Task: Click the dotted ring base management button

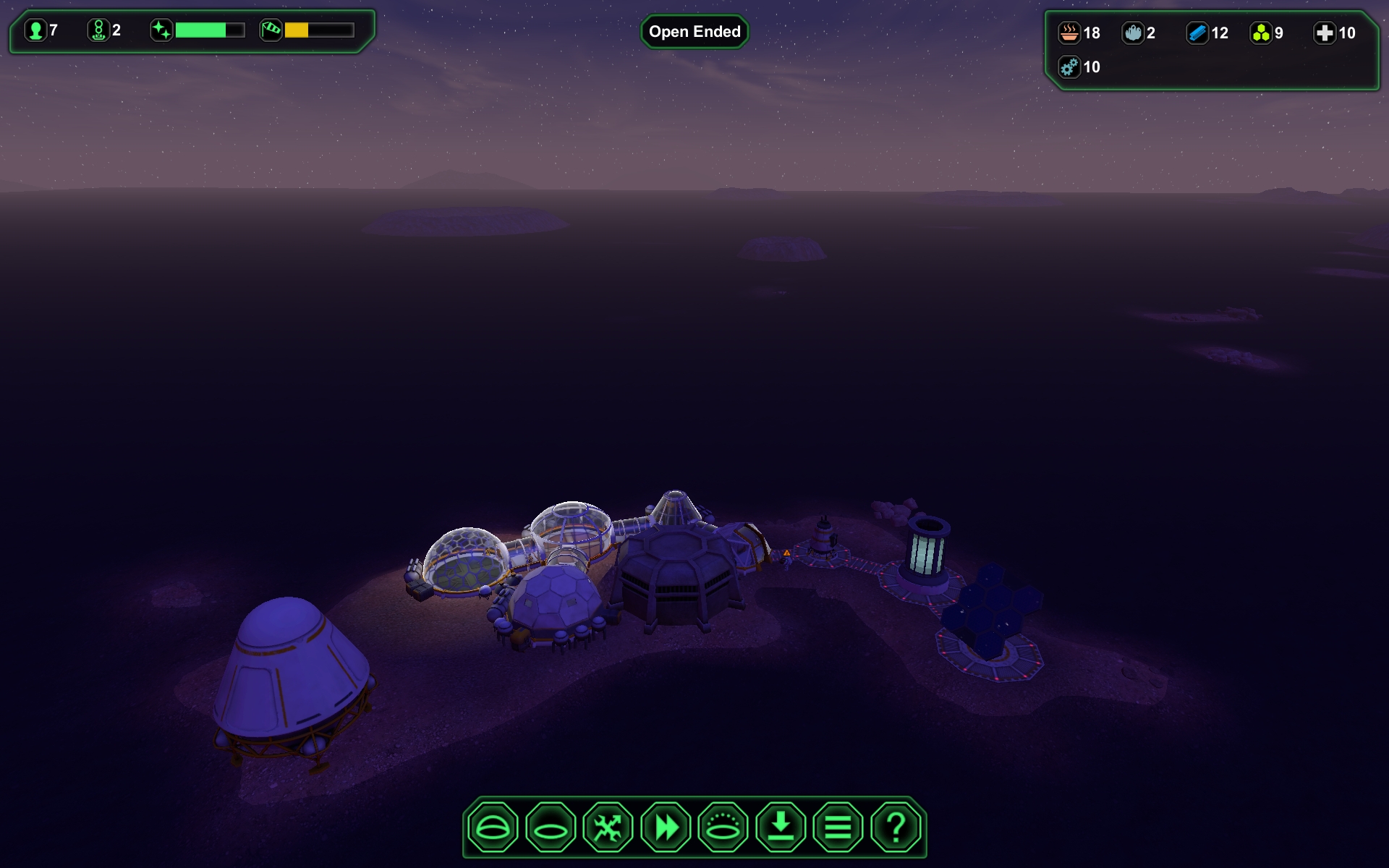Action: (723, 827)
